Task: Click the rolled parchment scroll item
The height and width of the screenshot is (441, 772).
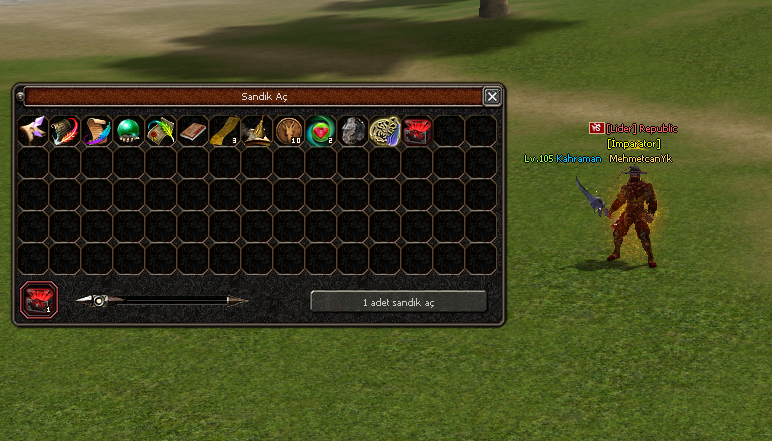Action: tap(97, 131)
